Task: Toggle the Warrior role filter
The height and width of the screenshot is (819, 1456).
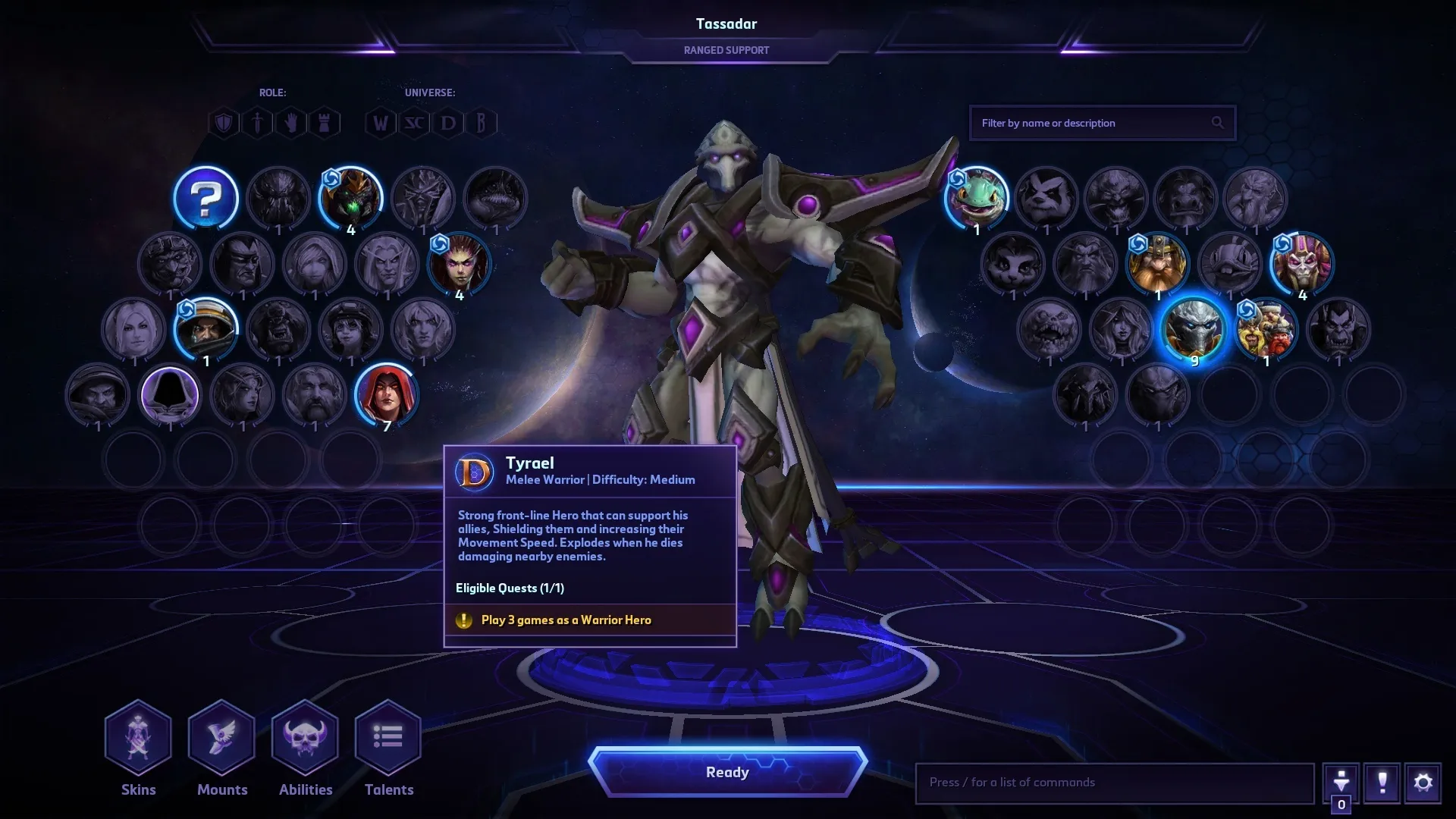Action: [x=224, y=122]
